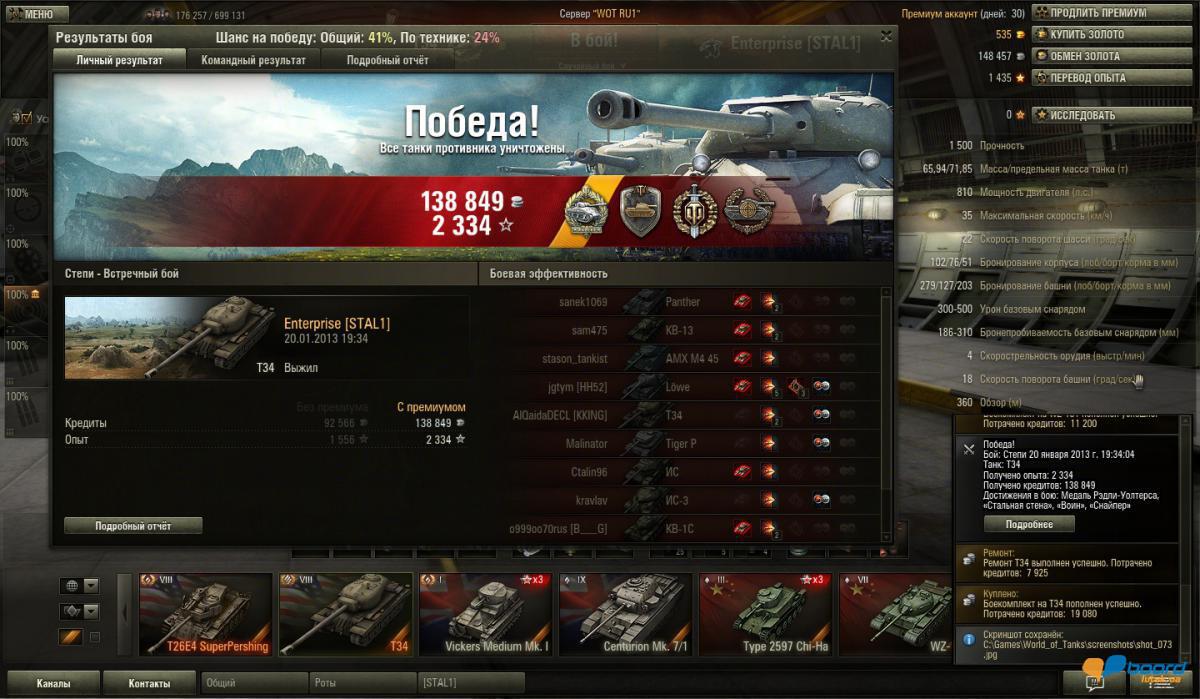
Task: Open the Подробный отчёт tab
Action: [387, 60]
